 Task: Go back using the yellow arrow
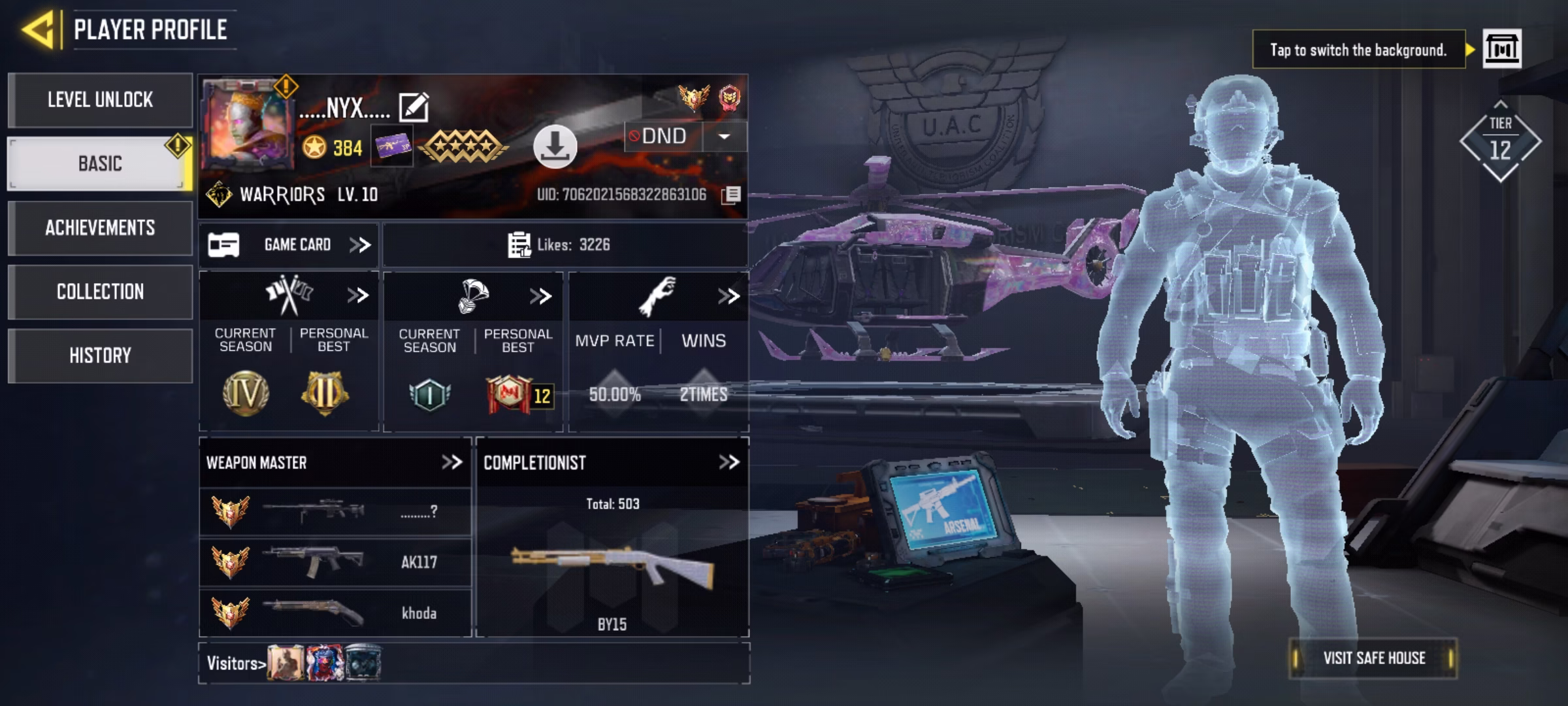[x=37, y=29]
